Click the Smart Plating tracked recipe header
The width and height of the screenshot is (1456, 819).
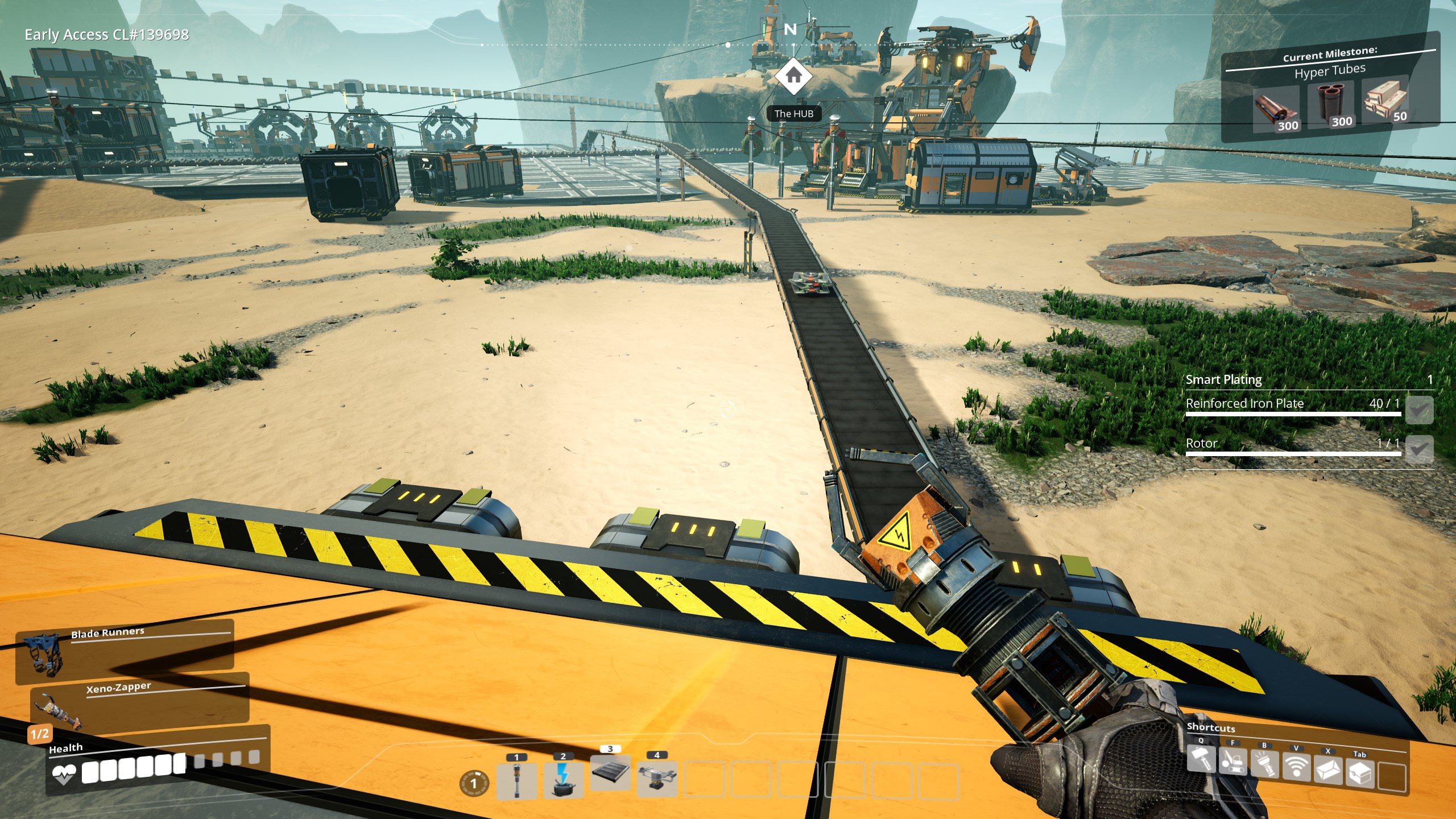tap(1224, 379)
